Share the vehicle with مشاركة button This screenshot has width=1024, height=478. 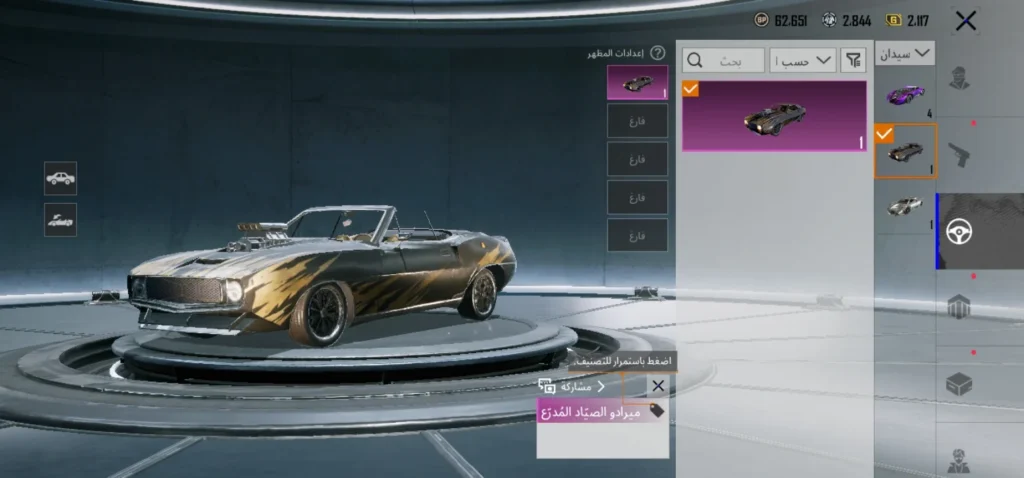[x=572, y=386]
